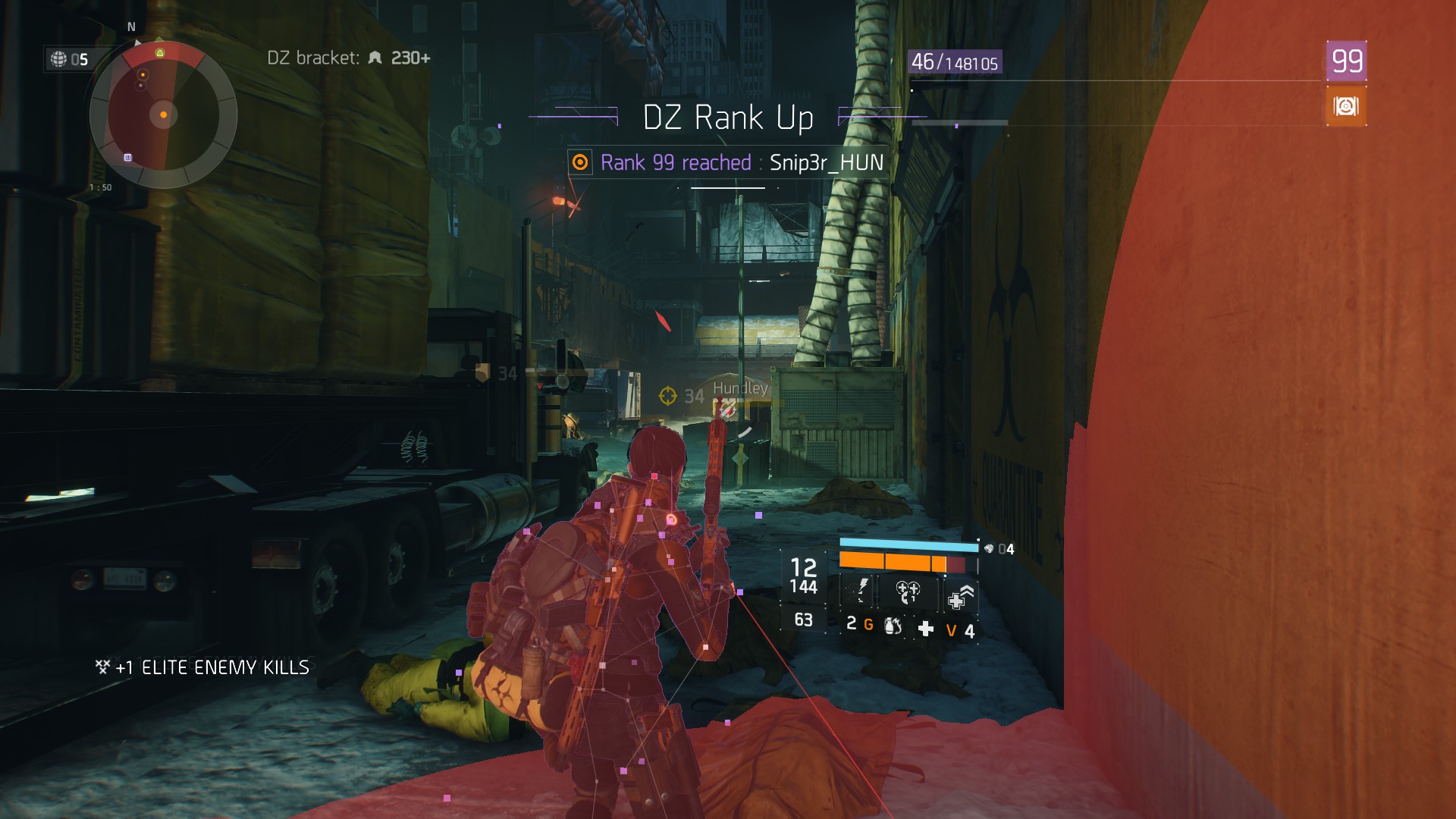This screenshot has height=819, width=1456.
Task: Click the orange Dark Zone emblem icon
Action: pyautogui.click(x=1346, y=106)
